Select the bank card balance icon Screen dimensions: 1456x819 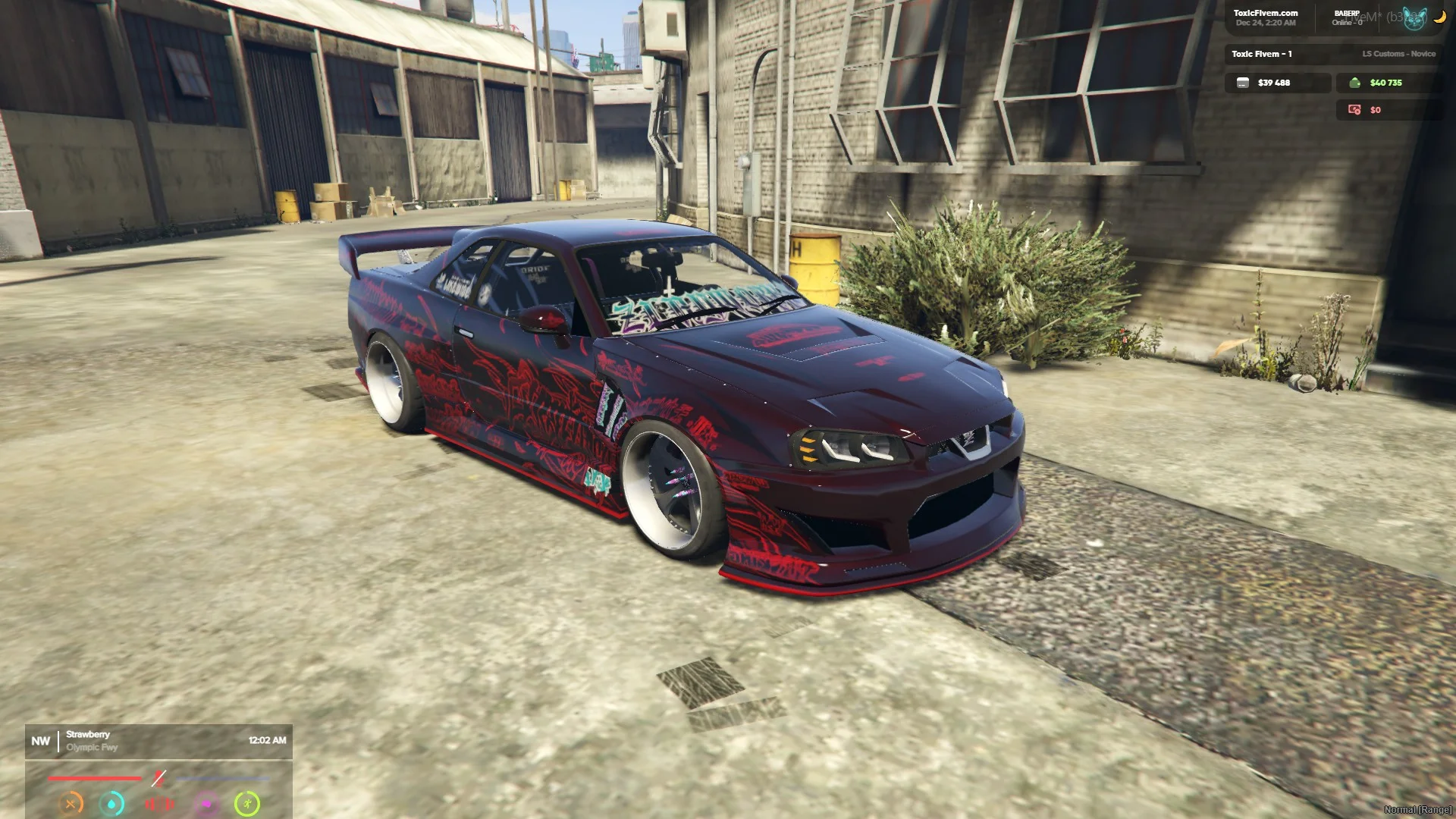pos(1242,83)
